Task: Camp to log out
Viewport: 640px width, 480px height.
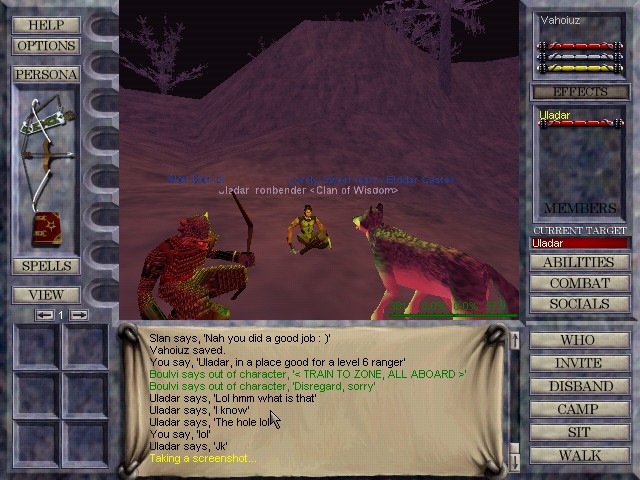Action: point(579,409)
